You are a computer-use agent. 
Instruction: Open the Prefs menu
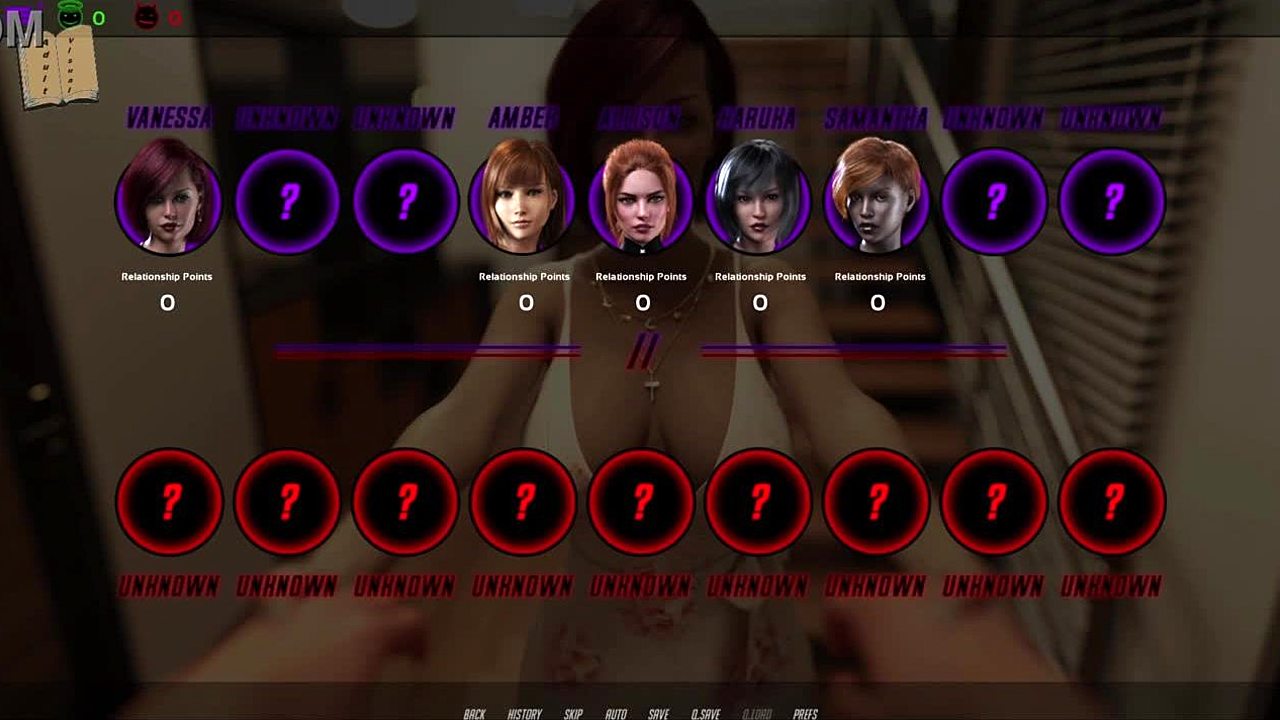tap(805, 713)
